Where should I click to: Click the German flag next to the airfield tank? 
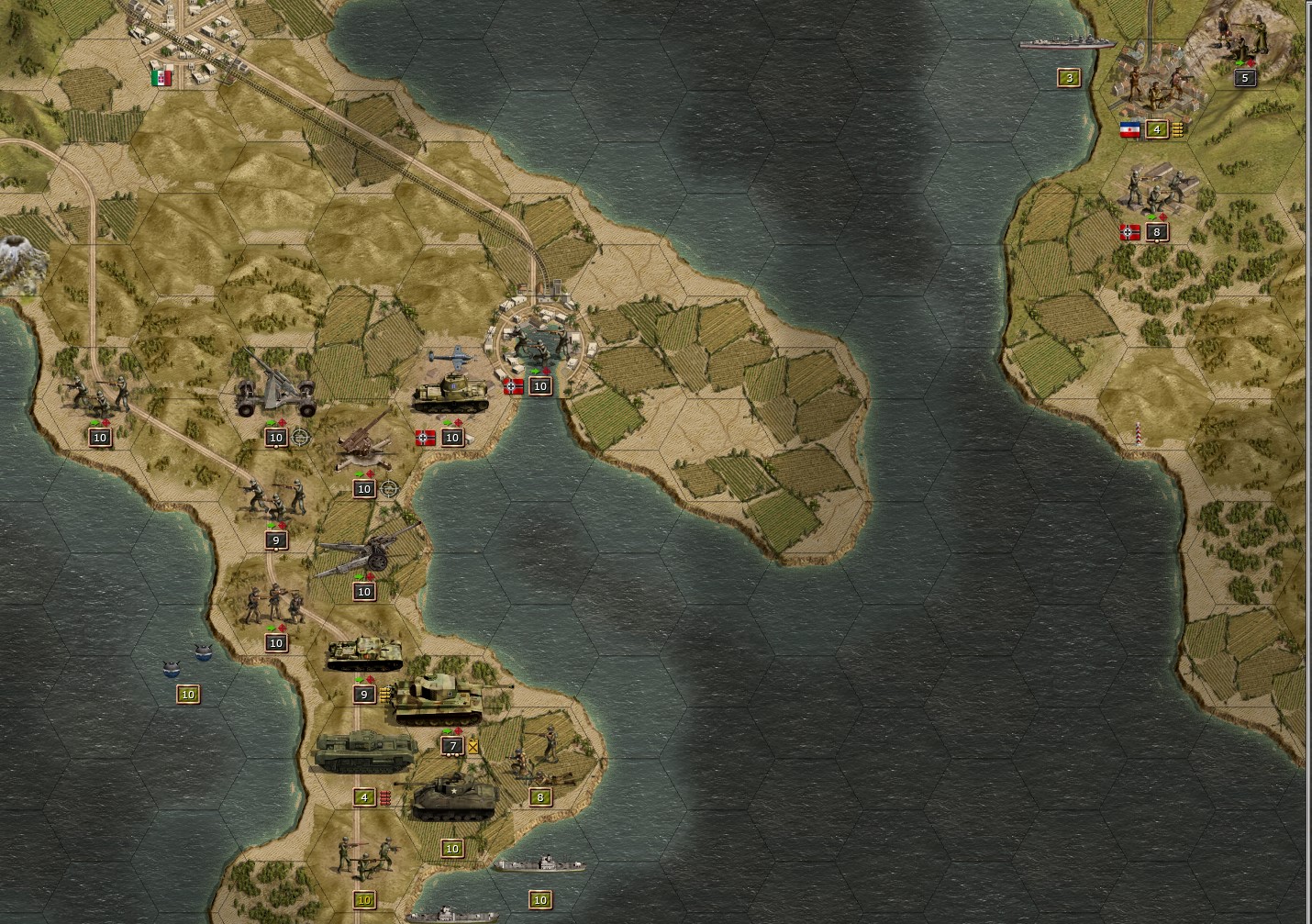[x=425, y=439]
